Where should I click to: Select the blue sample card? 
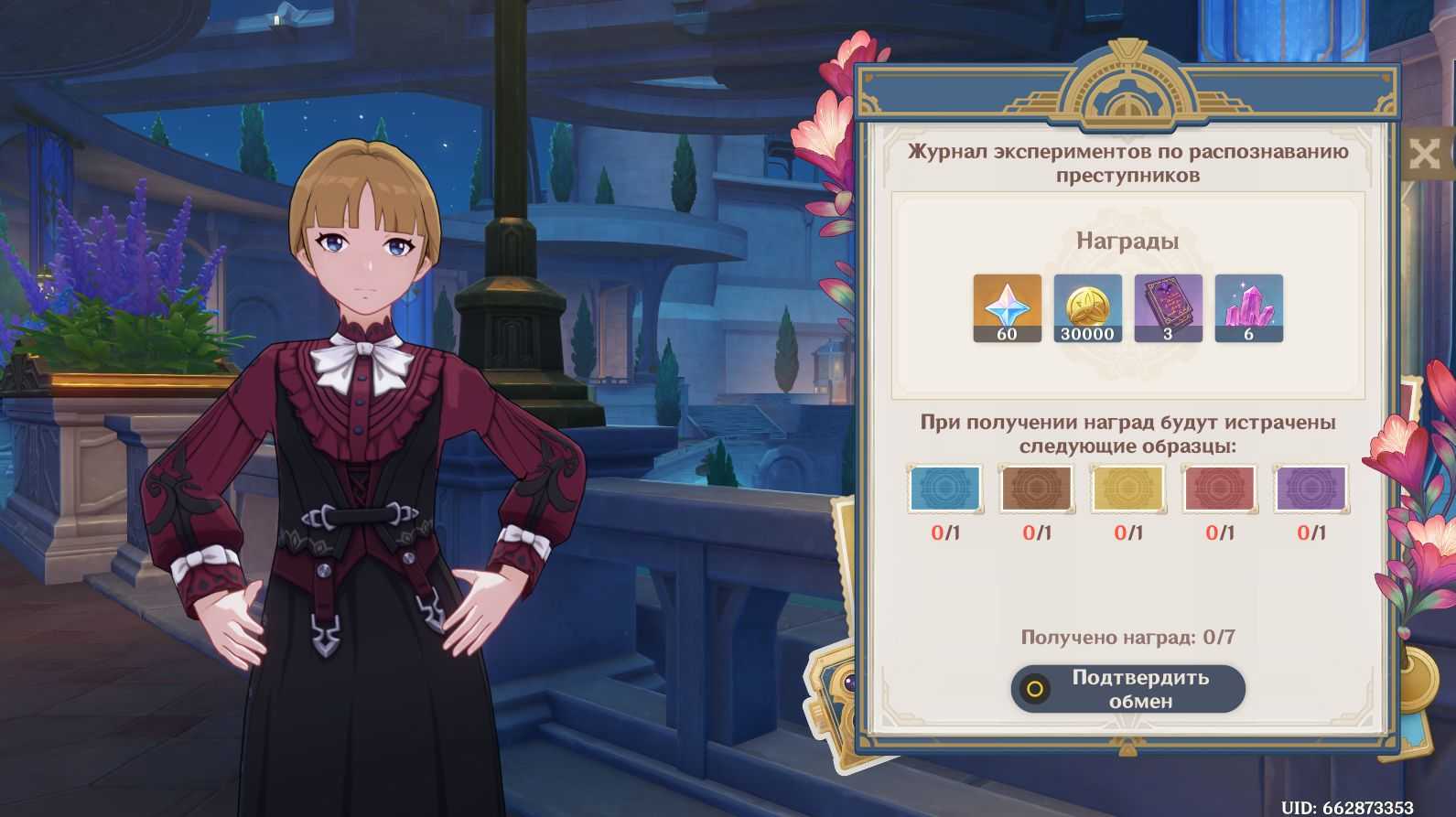(945, 488)
